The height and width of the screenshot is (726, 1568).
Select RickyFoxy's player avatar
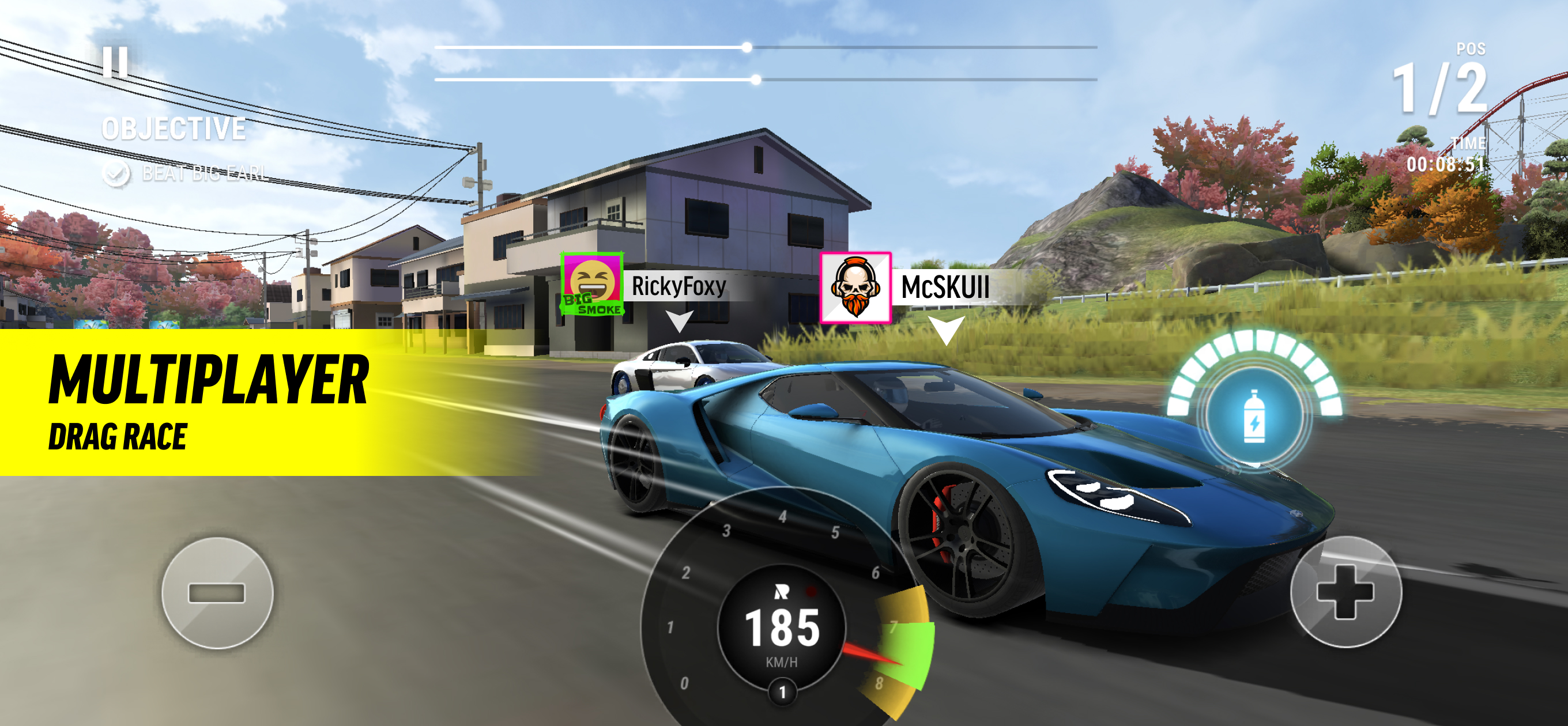pos(591,284)
